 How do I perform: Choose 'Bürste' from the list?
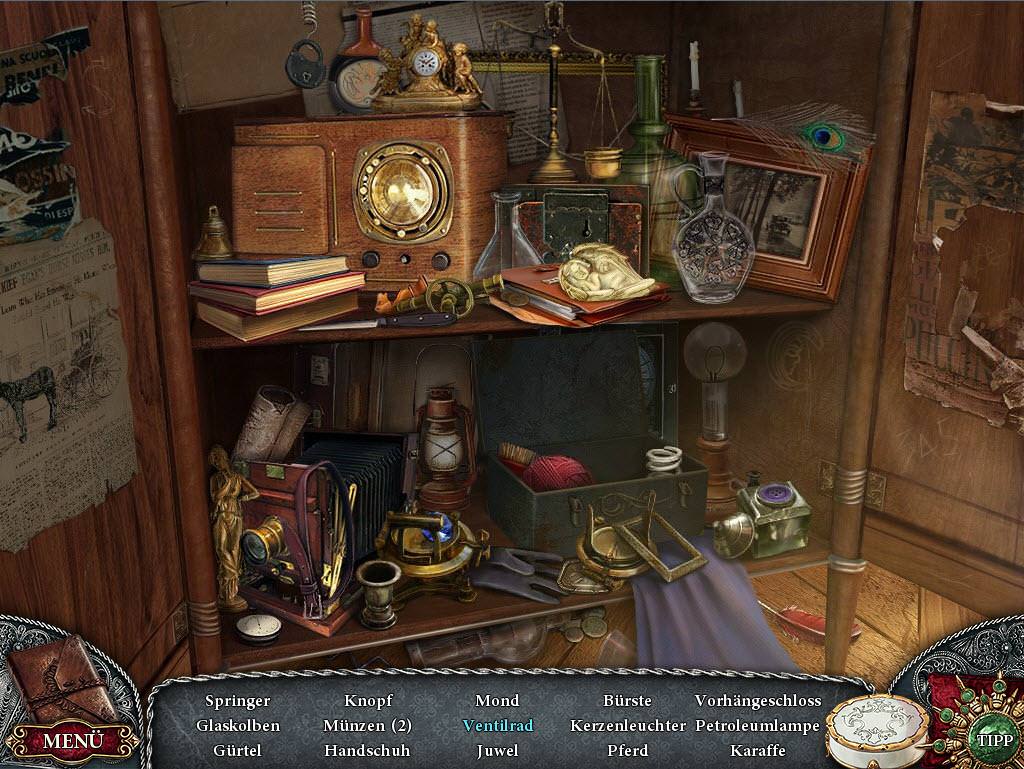(x=627, y=701)
